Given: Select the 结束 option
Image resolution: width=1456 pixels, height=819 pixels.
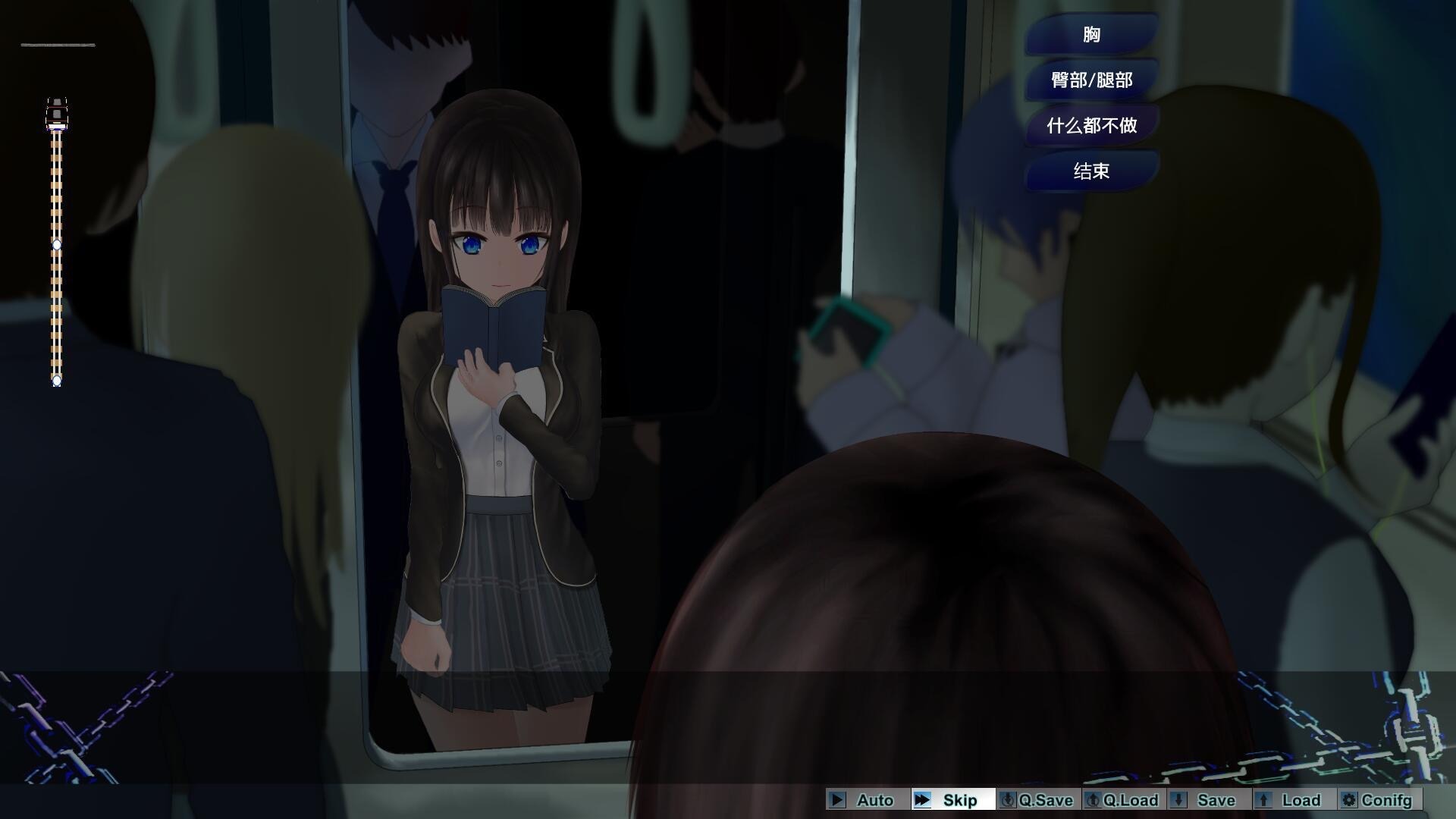Looking at the screenshot, I should coord(1091,171).
